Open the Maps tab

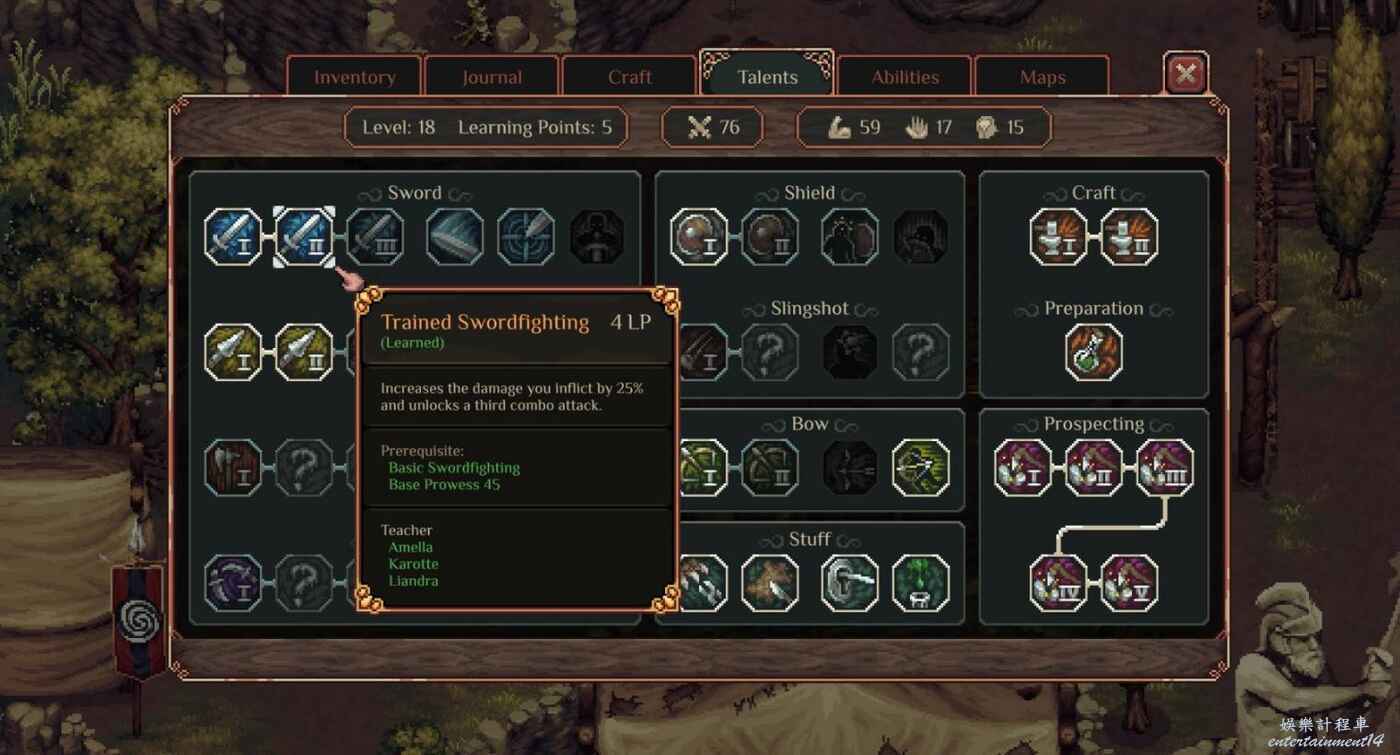coord(1042,77)
